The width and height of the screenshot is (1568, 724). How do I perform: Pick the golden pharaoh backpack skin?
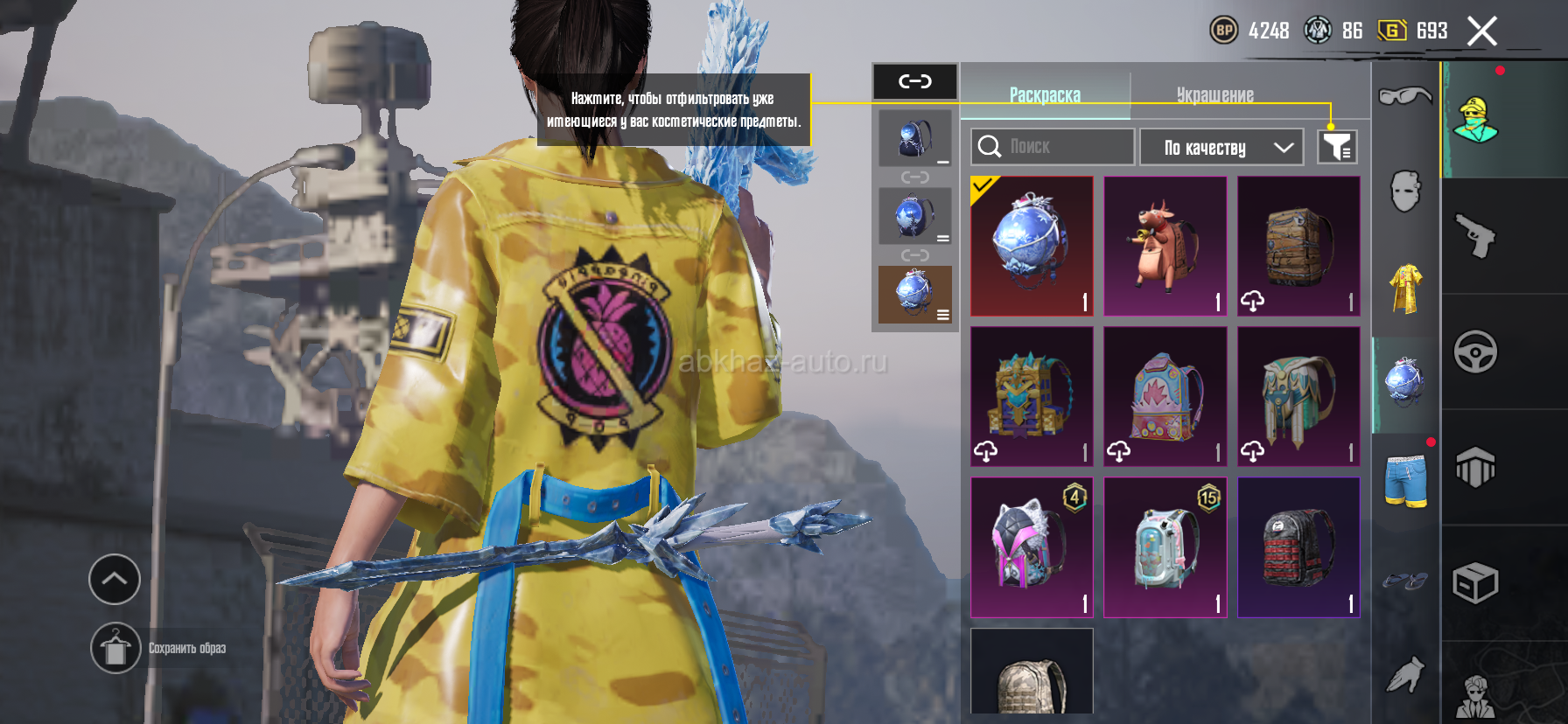[x=1032, y=396]
